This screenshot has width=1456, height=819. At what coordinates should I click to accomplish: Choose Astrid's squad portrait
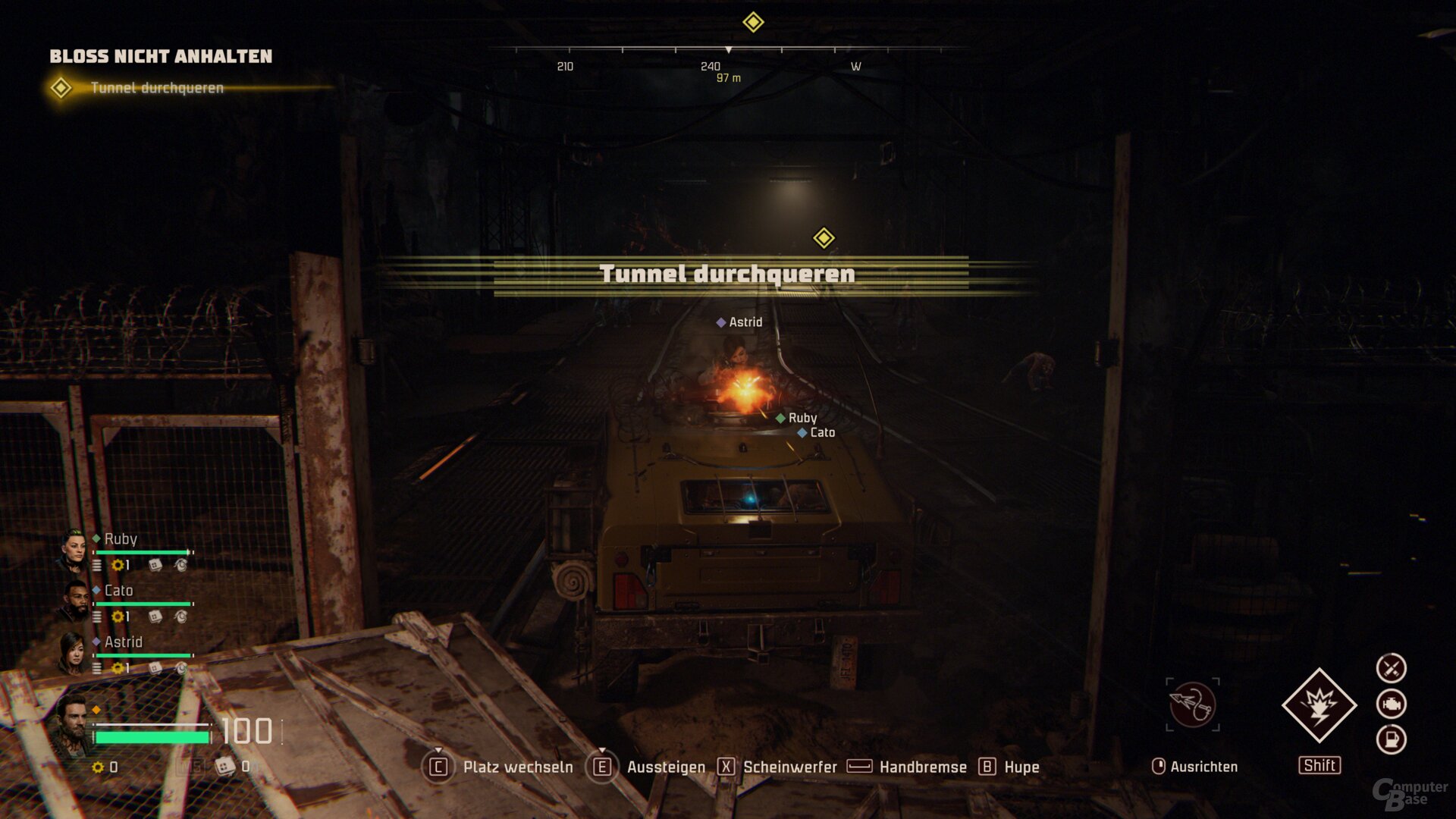coord(73,652)
